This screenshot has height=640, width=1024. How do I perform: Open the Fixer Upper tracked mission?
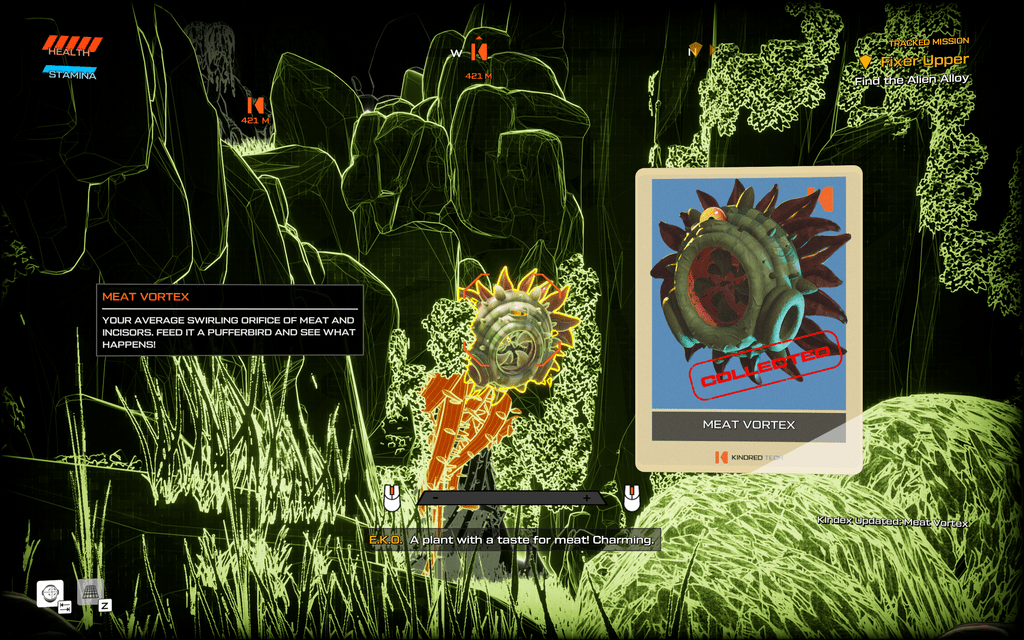tap(923, 61)
